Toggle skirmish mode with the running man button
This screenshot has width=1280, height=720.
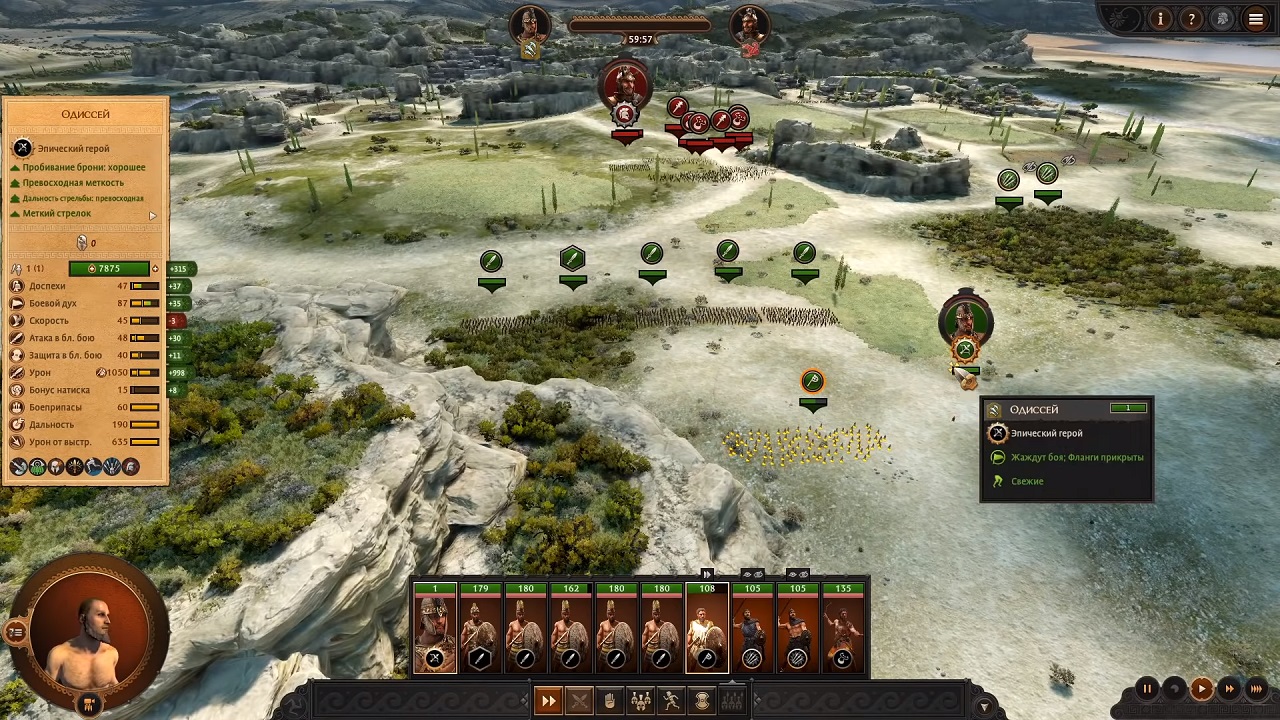click(672, 701)
